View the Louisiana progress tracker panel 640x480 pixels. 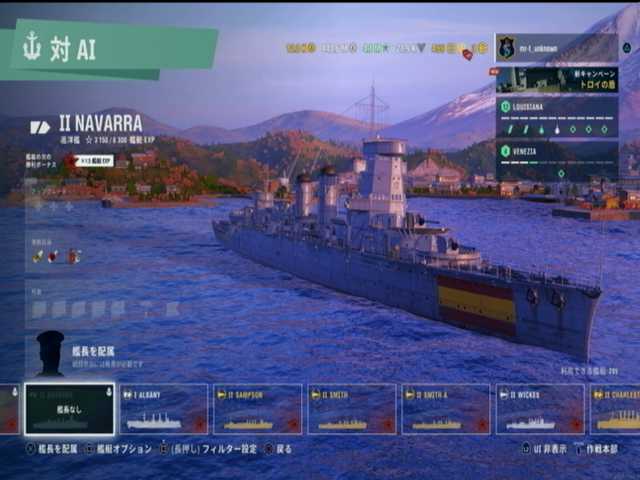click(x=556, y=118)
